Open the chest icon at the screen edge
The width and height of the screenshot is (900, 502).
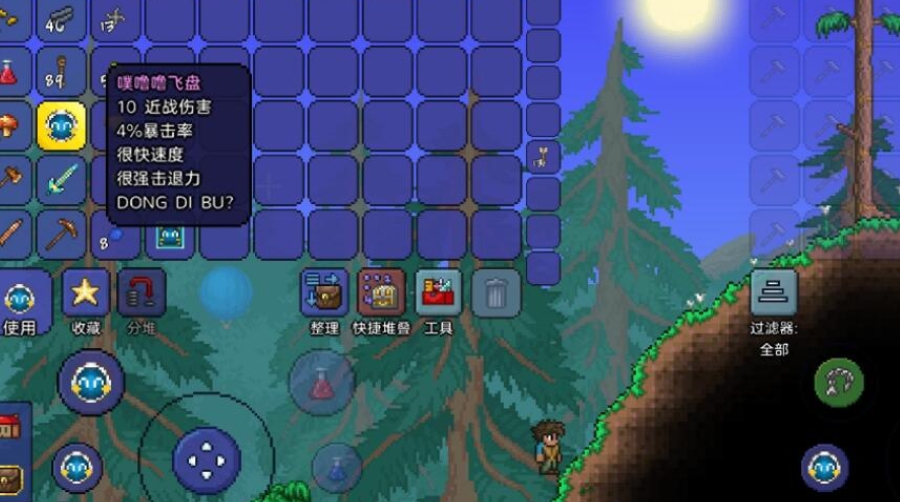tap(10, 478)
